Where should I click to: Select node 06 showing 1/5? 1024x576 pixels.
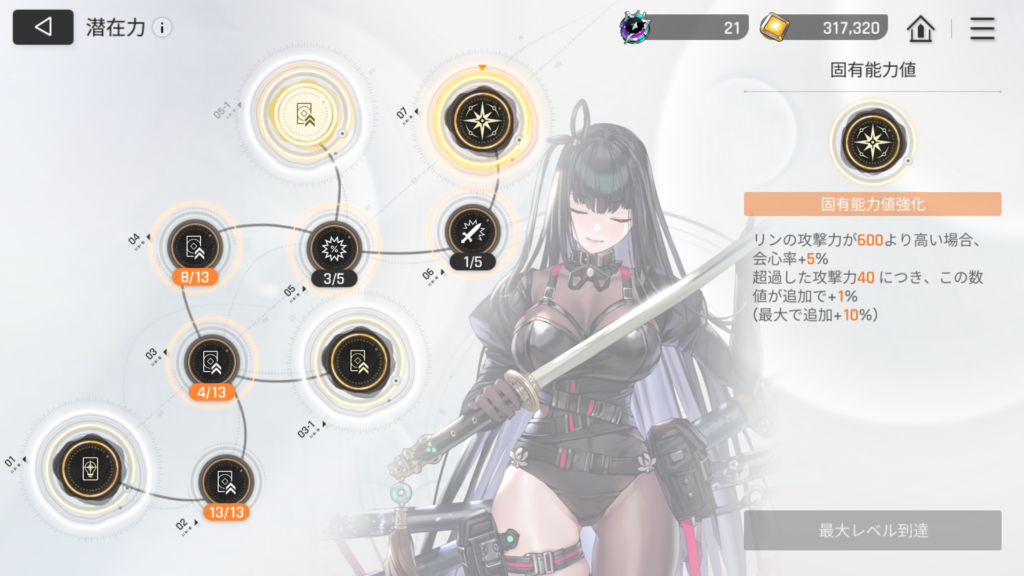pyautogui.click(x=471, y=232)
